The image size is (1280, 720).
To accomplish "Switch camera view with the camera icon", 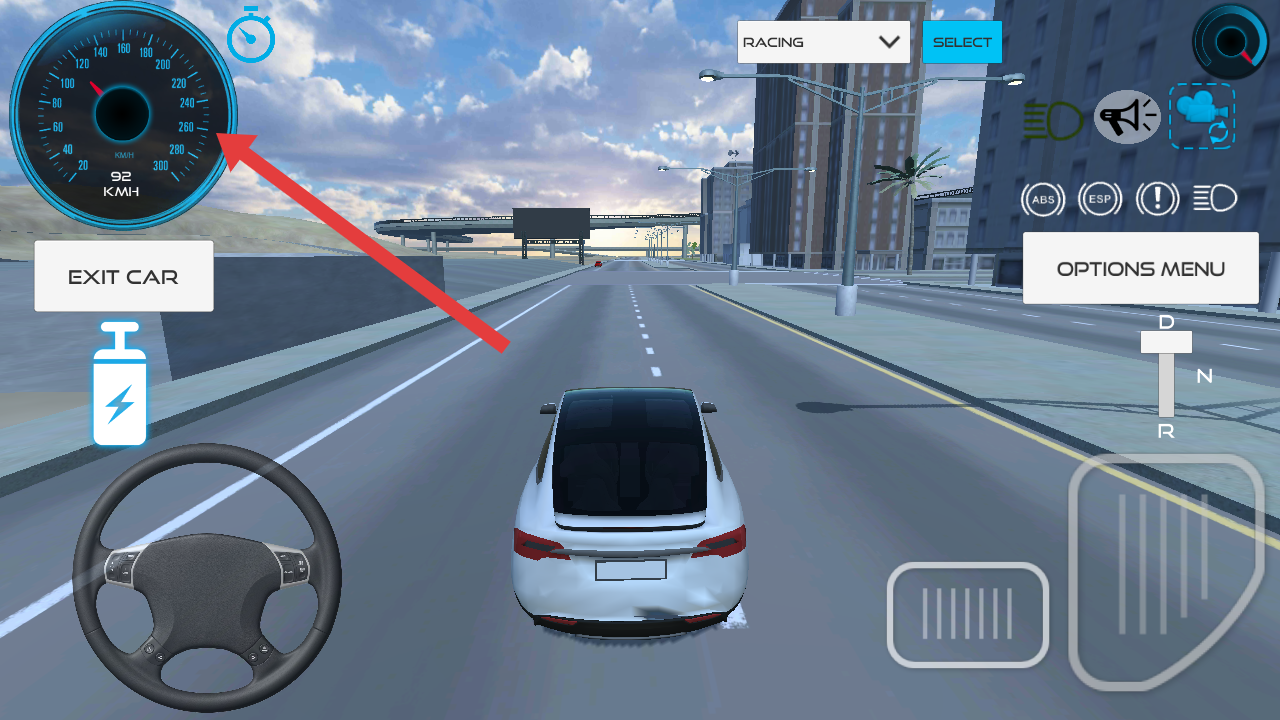I will 1202,116.
